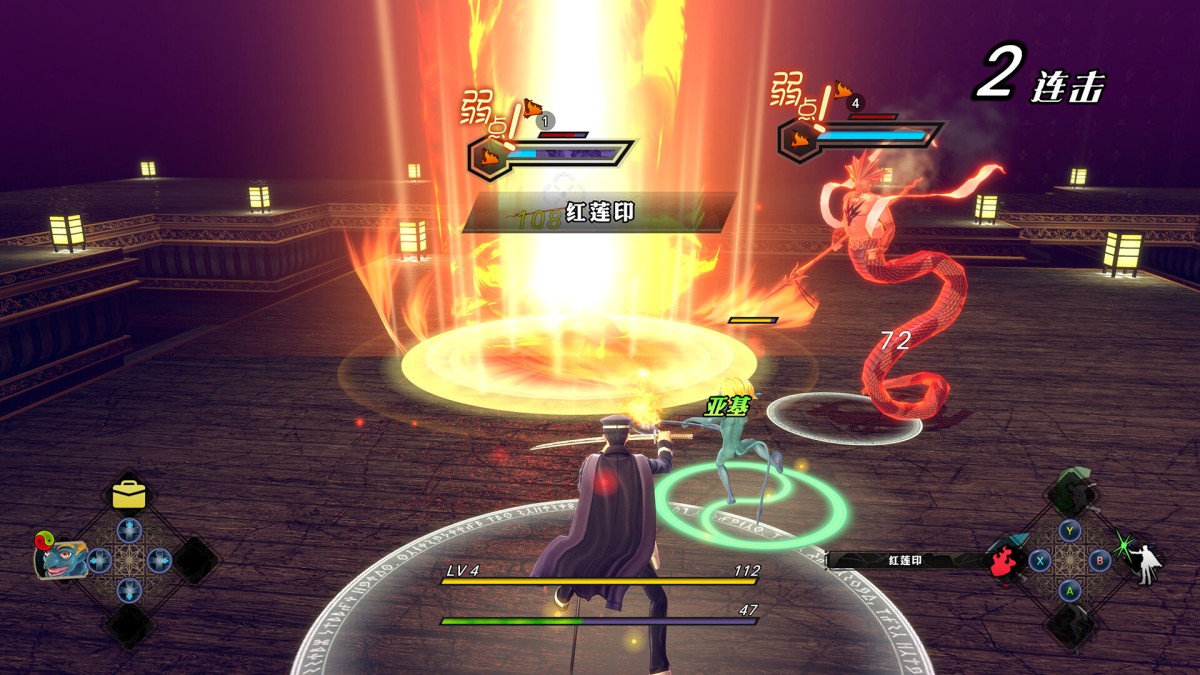
Task: Select the blue demon portrait slot
Action: click(62, 558)
